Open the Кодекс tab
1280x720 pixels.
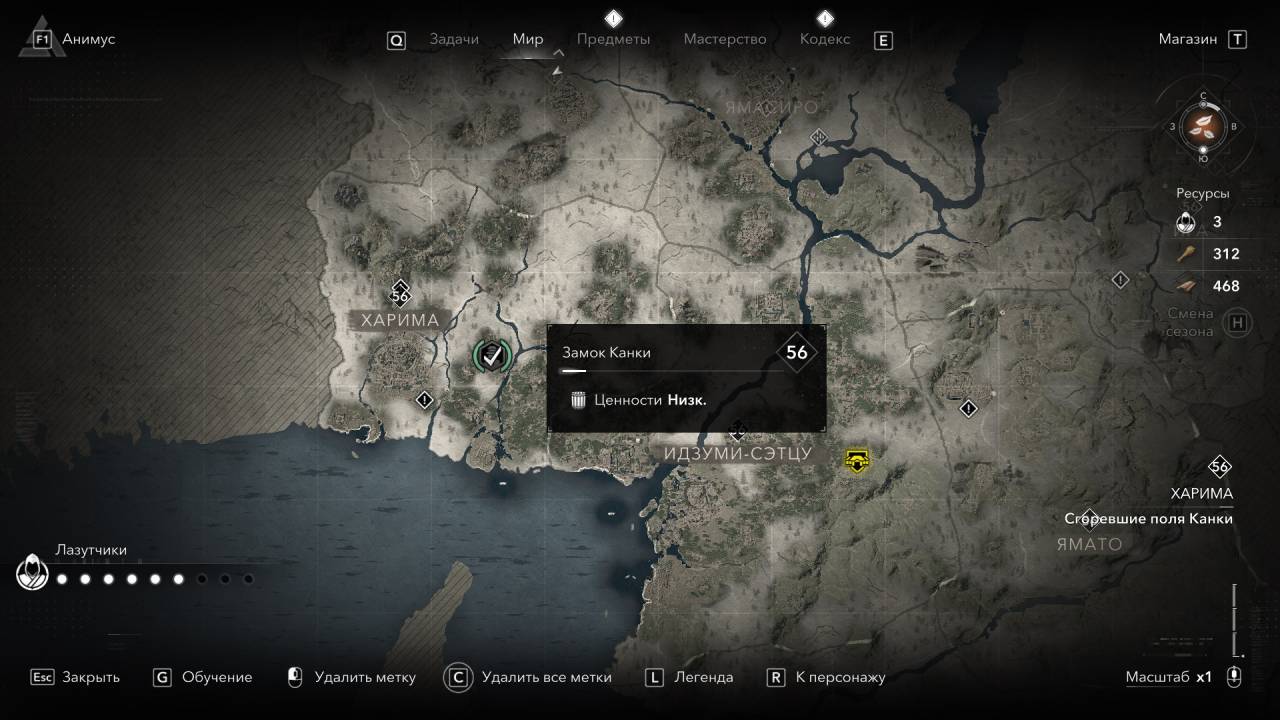[825, 39]
